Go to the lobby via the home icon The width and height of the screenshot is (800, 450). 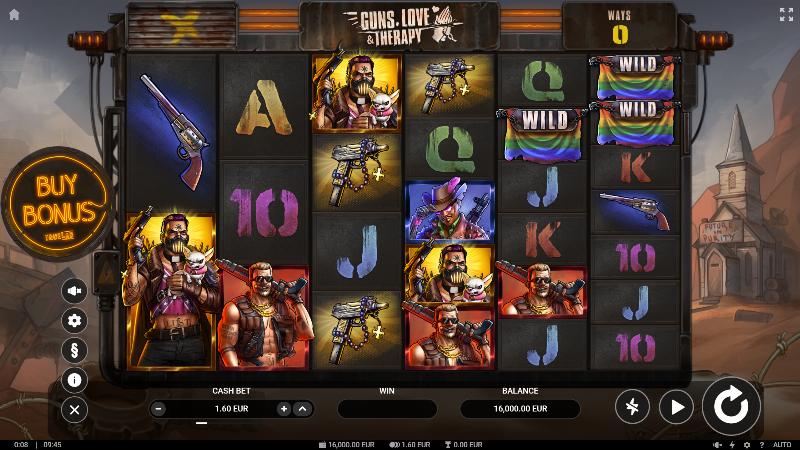(14, 14)
